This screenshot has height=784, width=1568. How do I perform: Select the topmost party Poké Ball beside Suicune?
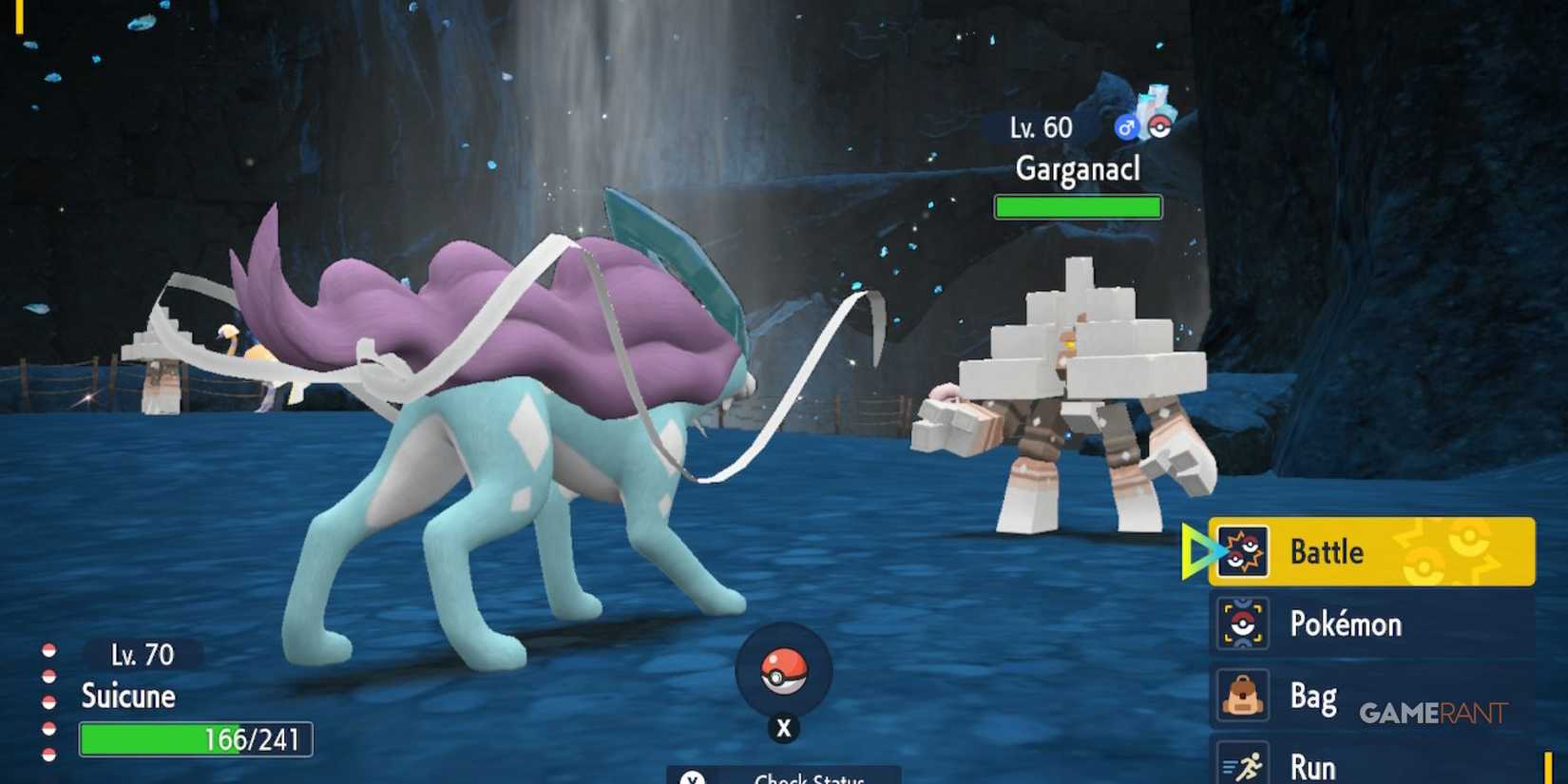(49, 651)
